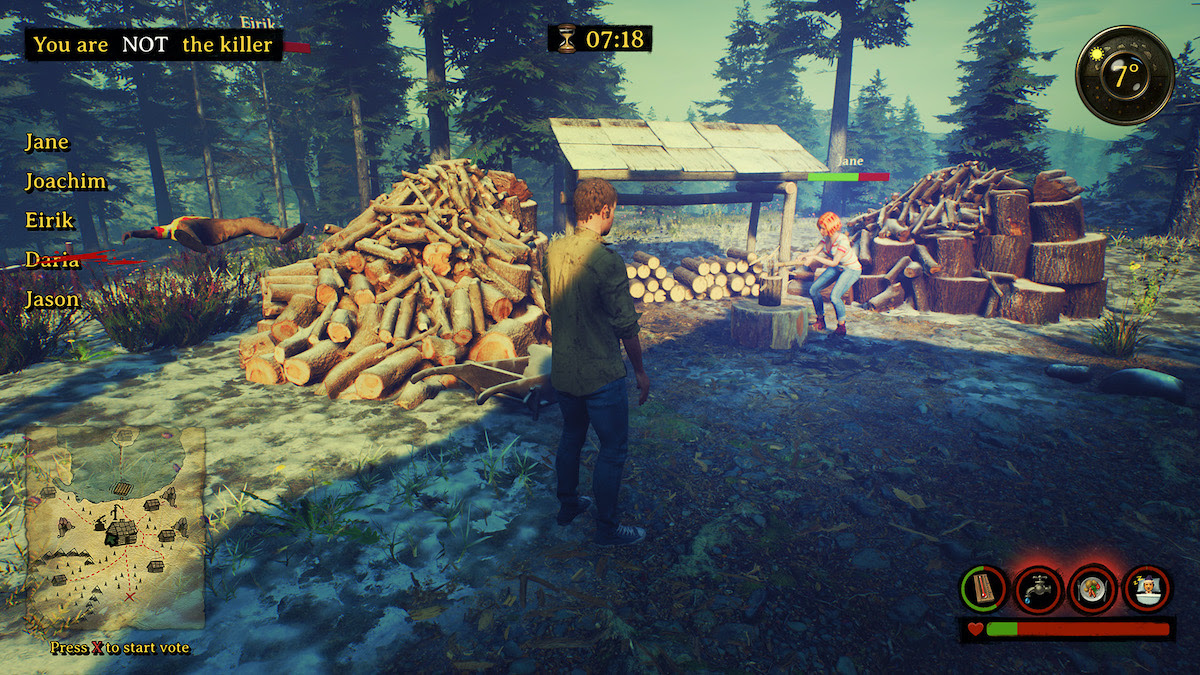Choose Joachim from the player list
The image size is (1200, 675).
[x=65, y=182]
